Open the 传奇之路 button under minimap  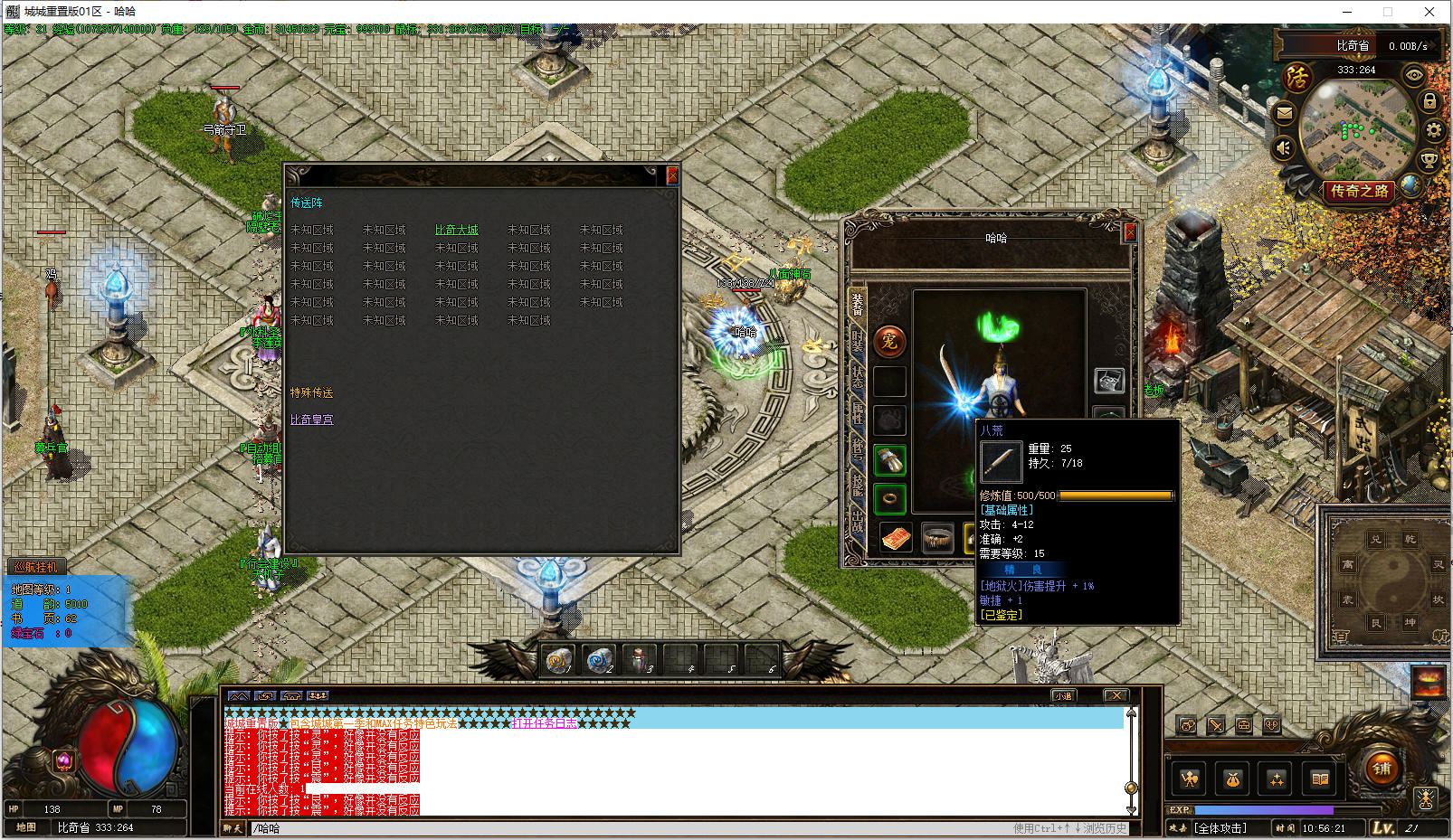(x=1359, y=191)
